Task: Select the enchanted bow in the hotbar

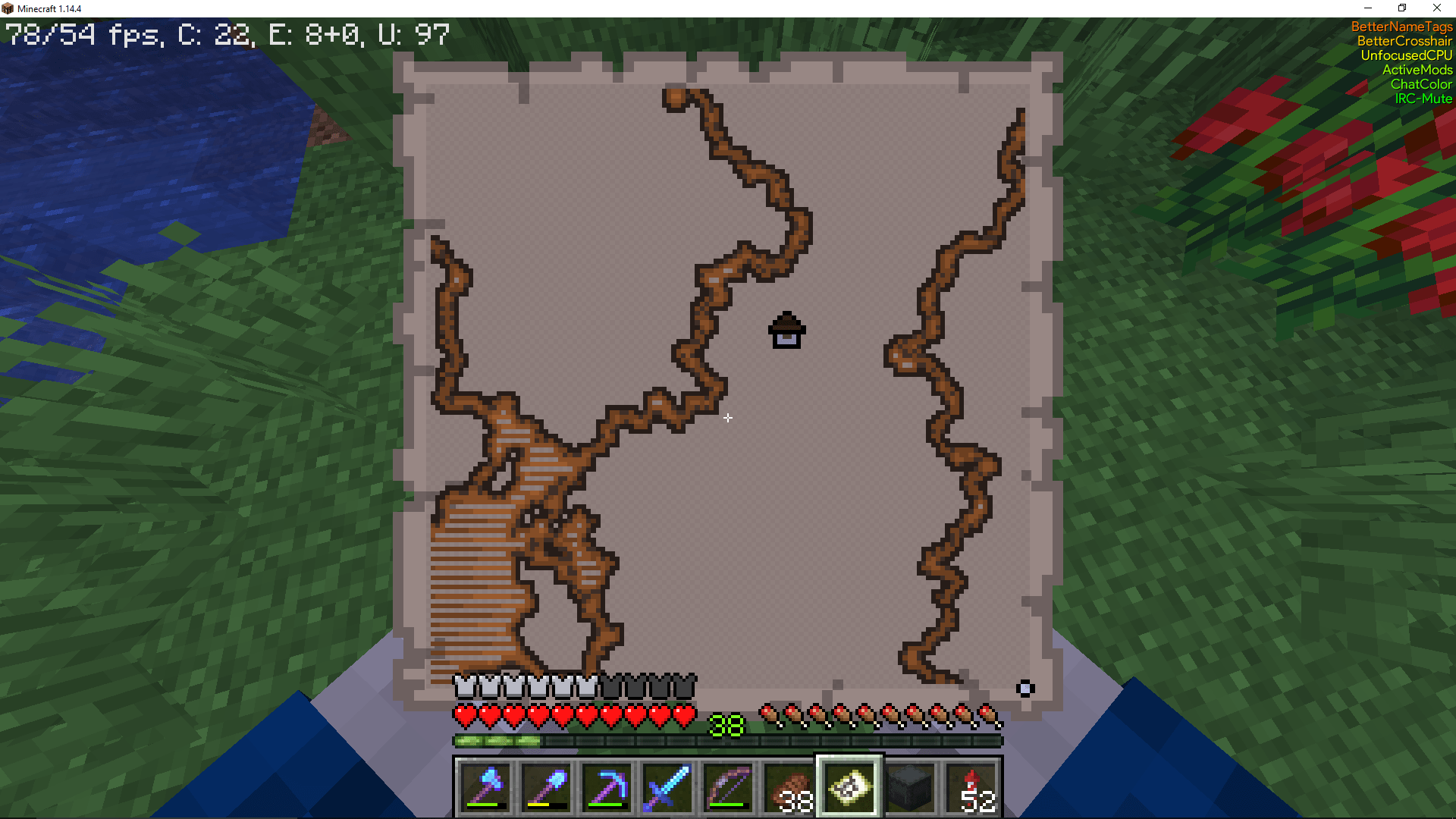Action: [x=728, y=789]
